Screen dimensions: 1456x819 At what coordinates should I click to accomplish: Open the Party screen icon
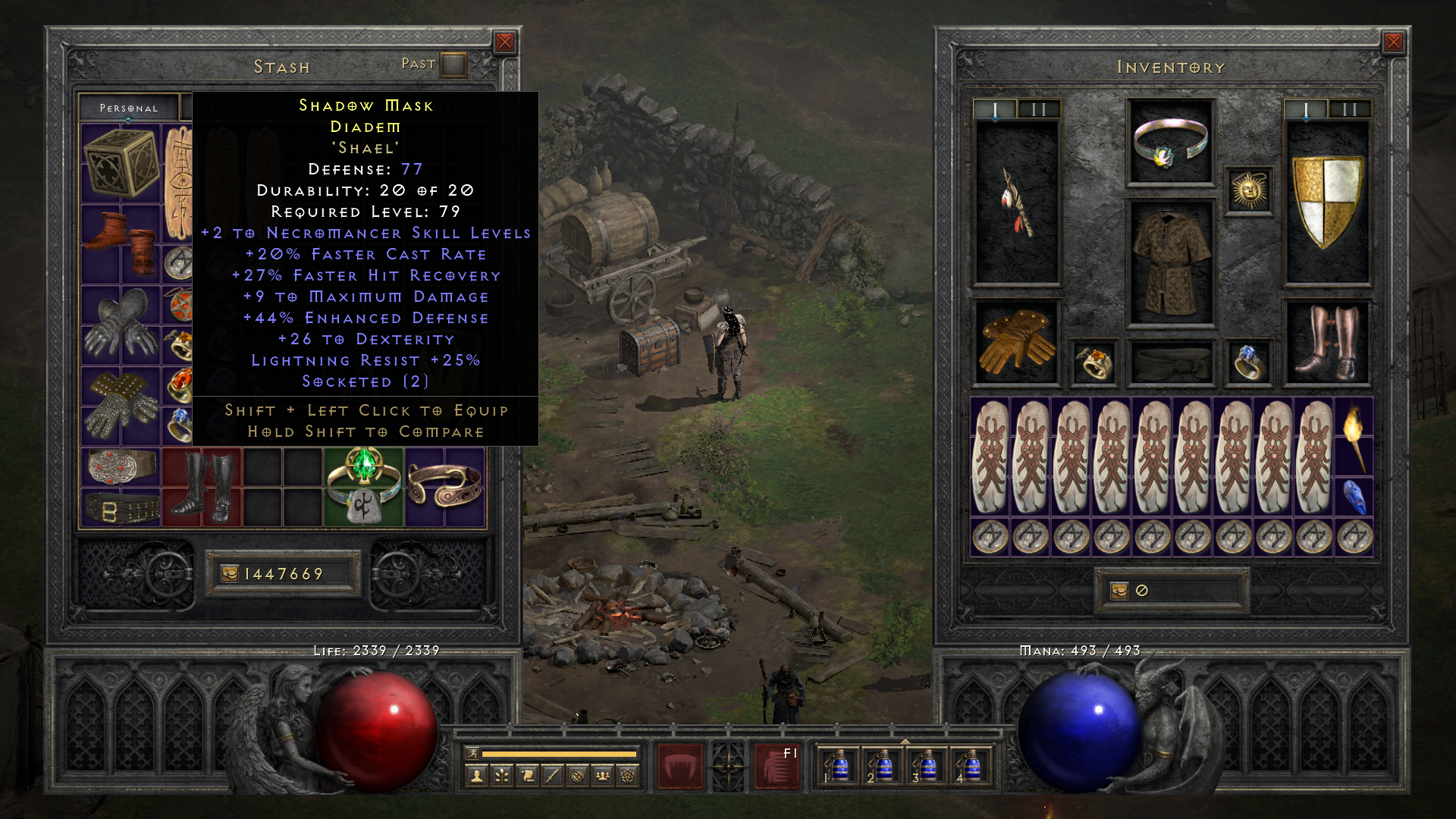601,775
